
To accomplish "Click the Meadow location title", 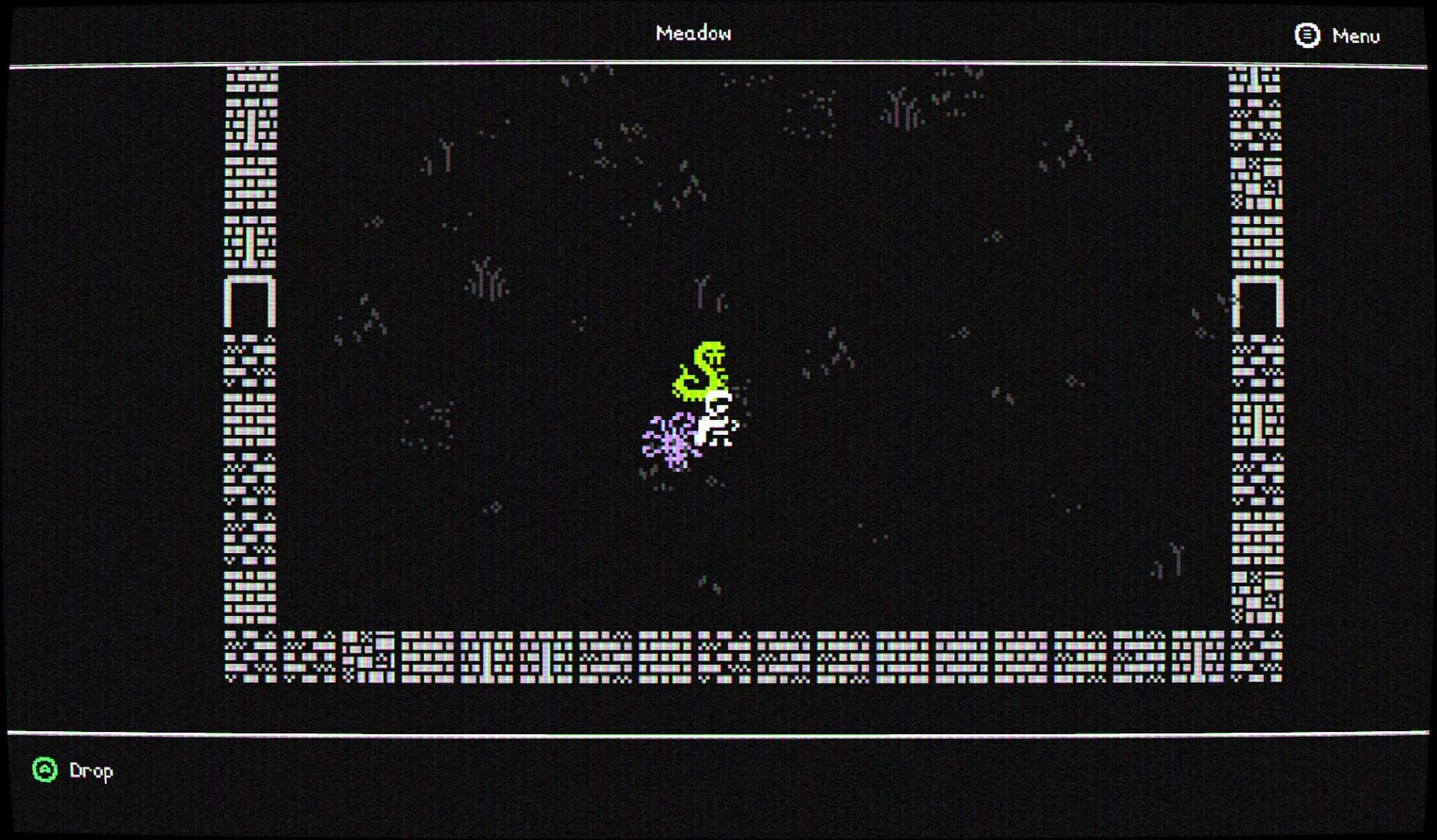I will click(x=695, y=33).
